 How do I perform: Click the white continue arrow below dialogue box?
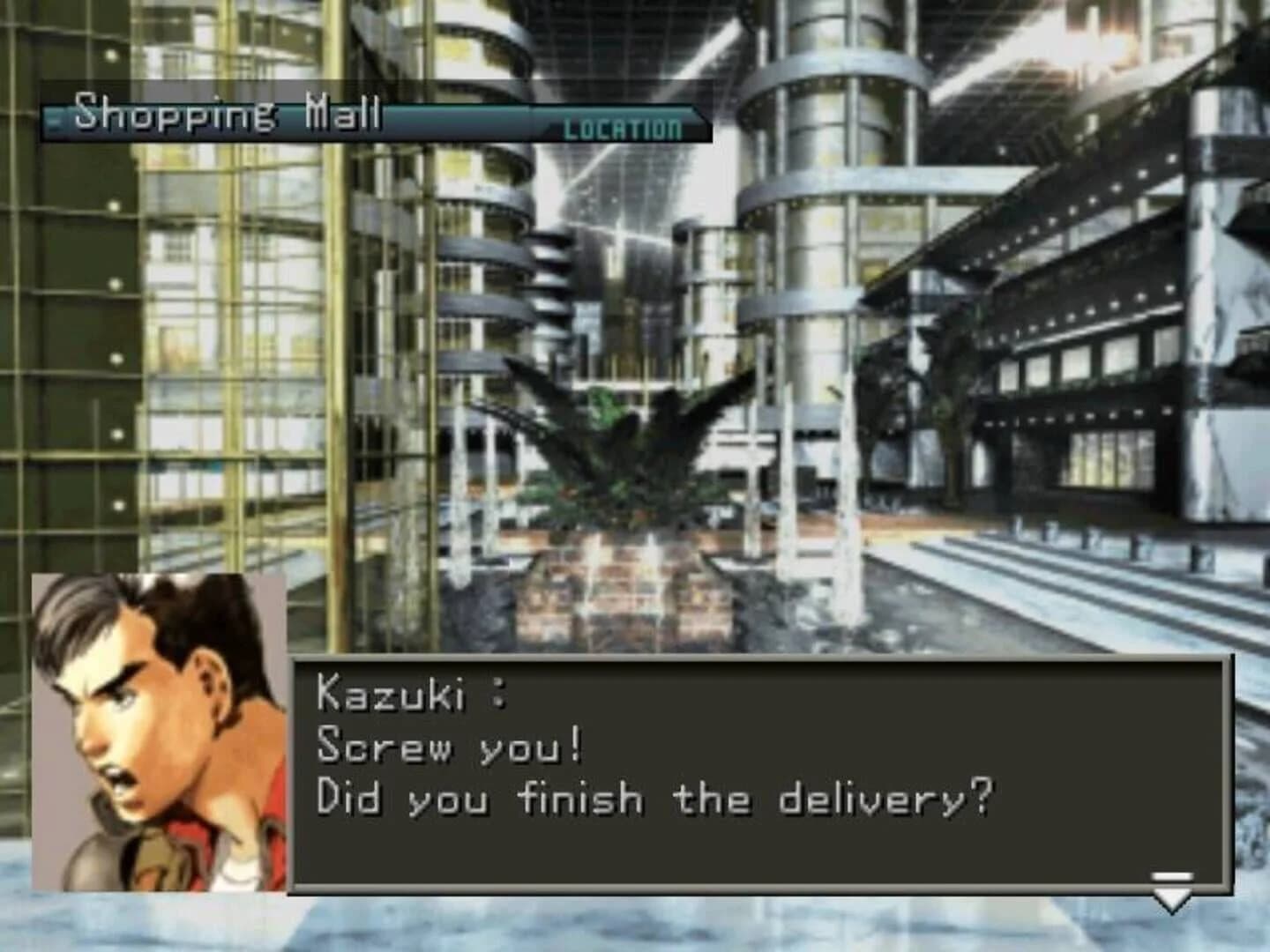click(1170, 897)
